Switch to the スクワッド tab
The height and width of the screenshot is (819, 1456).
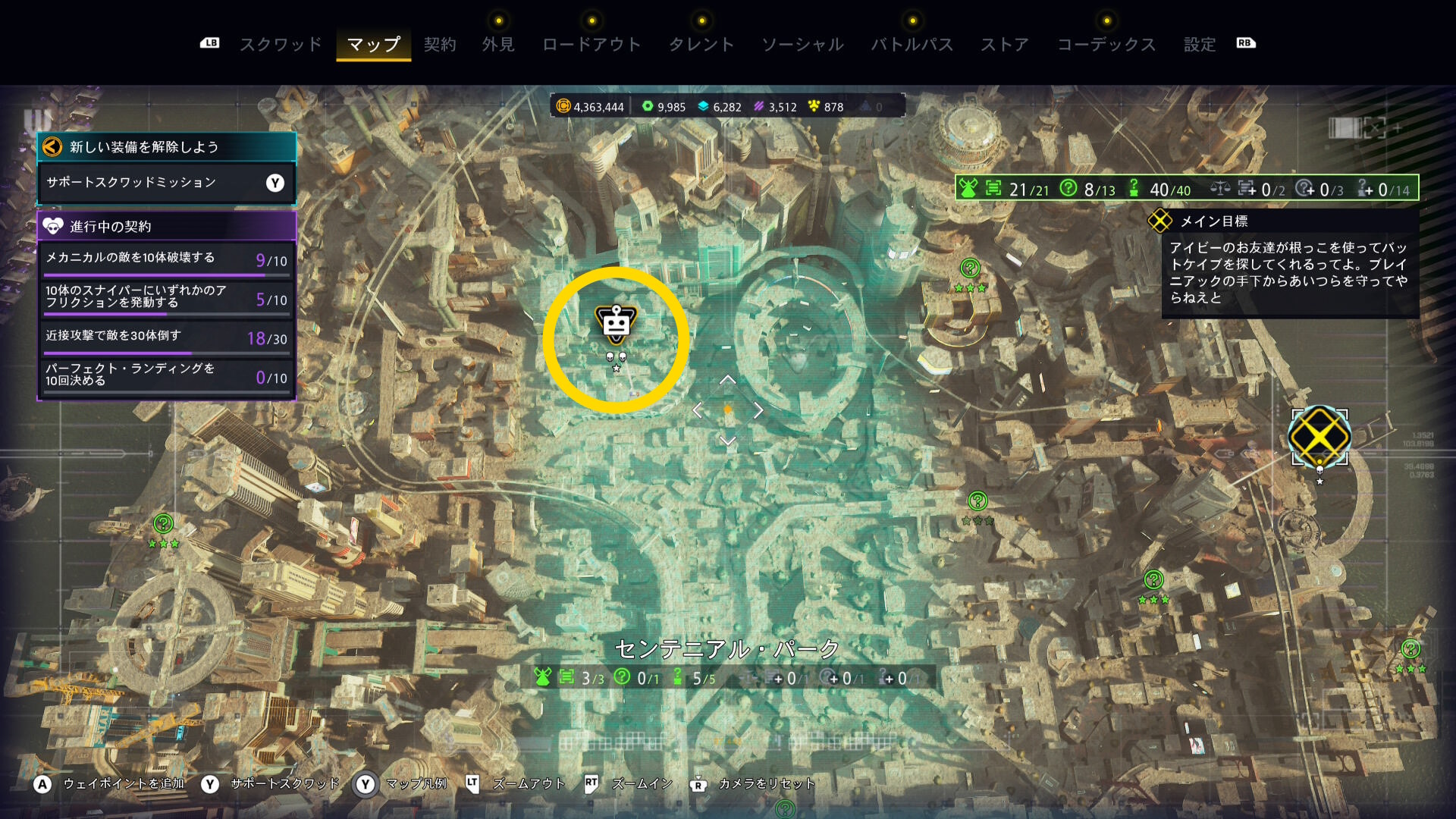[x=281, y=45]
